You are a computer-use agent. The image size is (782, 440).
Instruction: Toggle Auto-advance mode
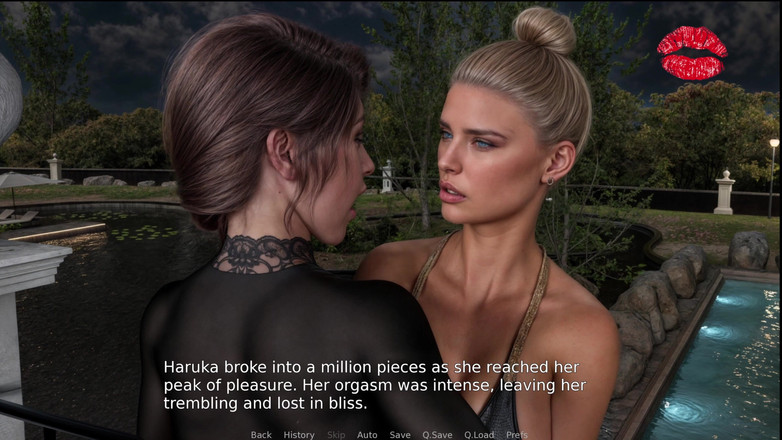(367, 435)
